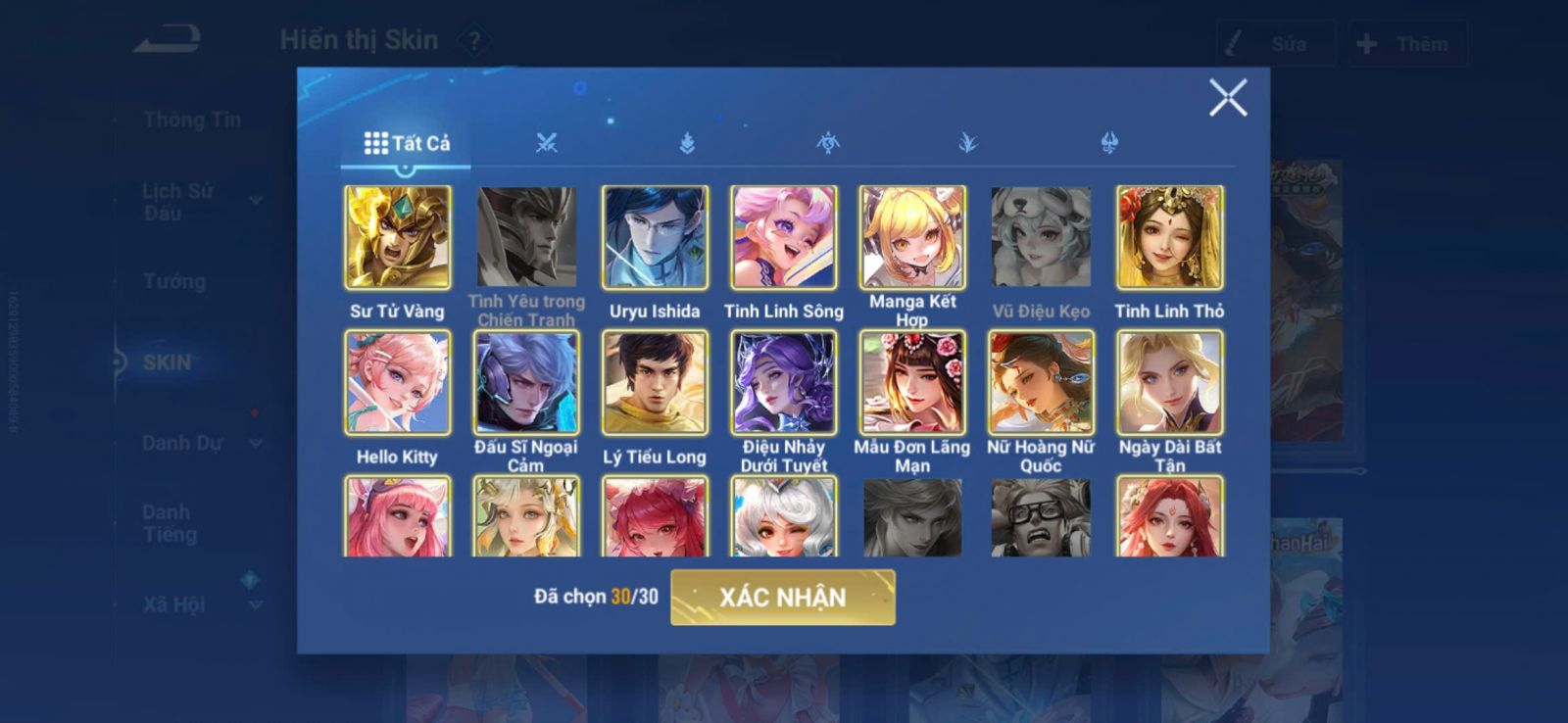The width and height of the screenshot is (1568, 723).
Task: Select the Điệu Nhảy Dưới Tuyết skin
Action: click(783, 383)
